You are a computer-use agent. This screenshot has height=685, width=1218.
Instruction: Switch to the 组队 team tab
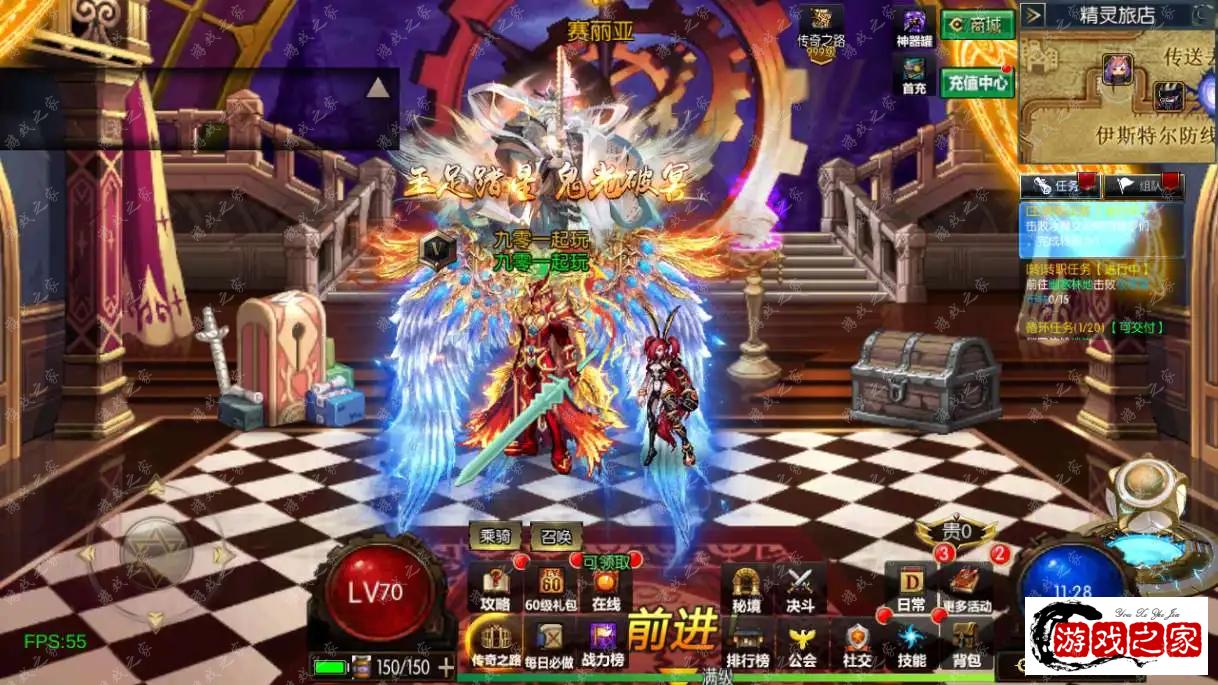point(1143,185)
